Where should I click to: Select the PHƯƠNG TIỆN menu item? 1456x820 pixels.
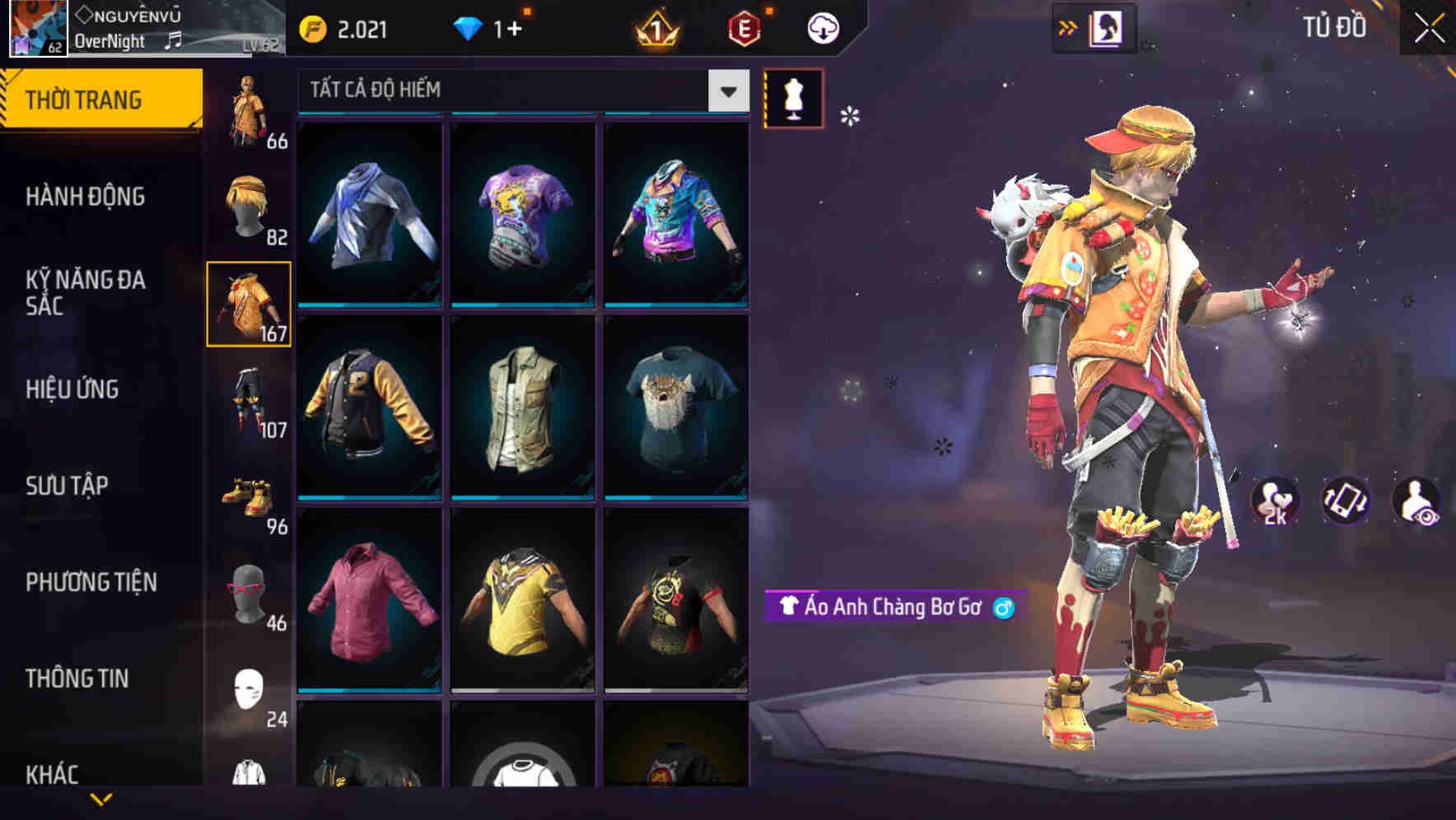click(91, 581)
